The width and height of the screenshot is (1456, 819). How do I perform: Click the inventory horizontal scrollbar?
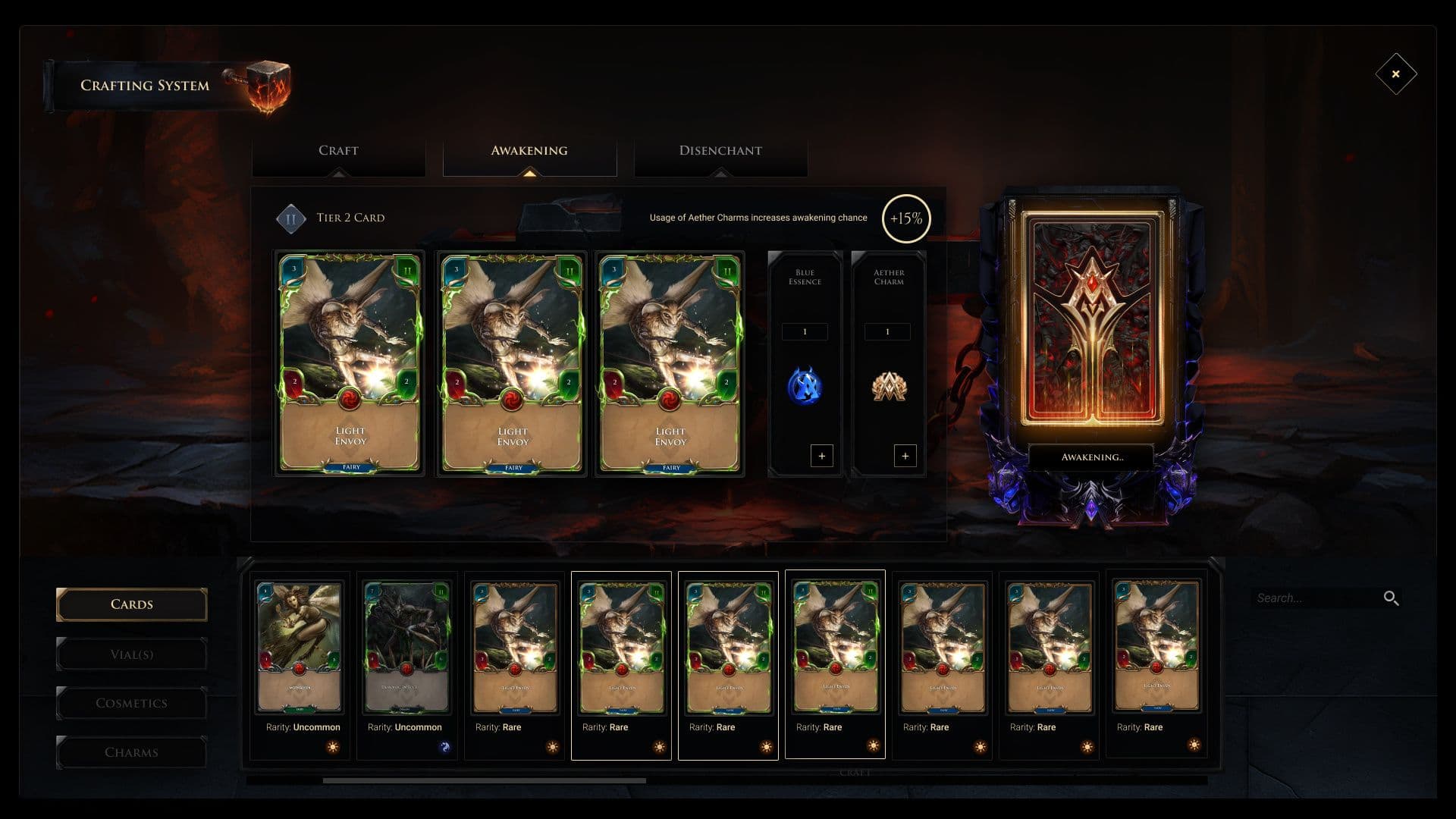click(x=485, y=780)
